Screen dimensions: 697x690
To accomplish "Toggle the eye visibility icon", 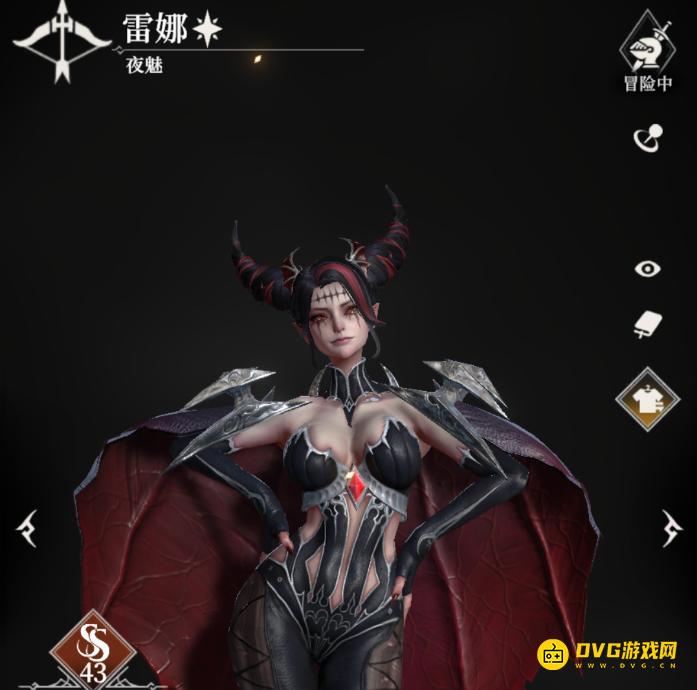I will (648, 268).
